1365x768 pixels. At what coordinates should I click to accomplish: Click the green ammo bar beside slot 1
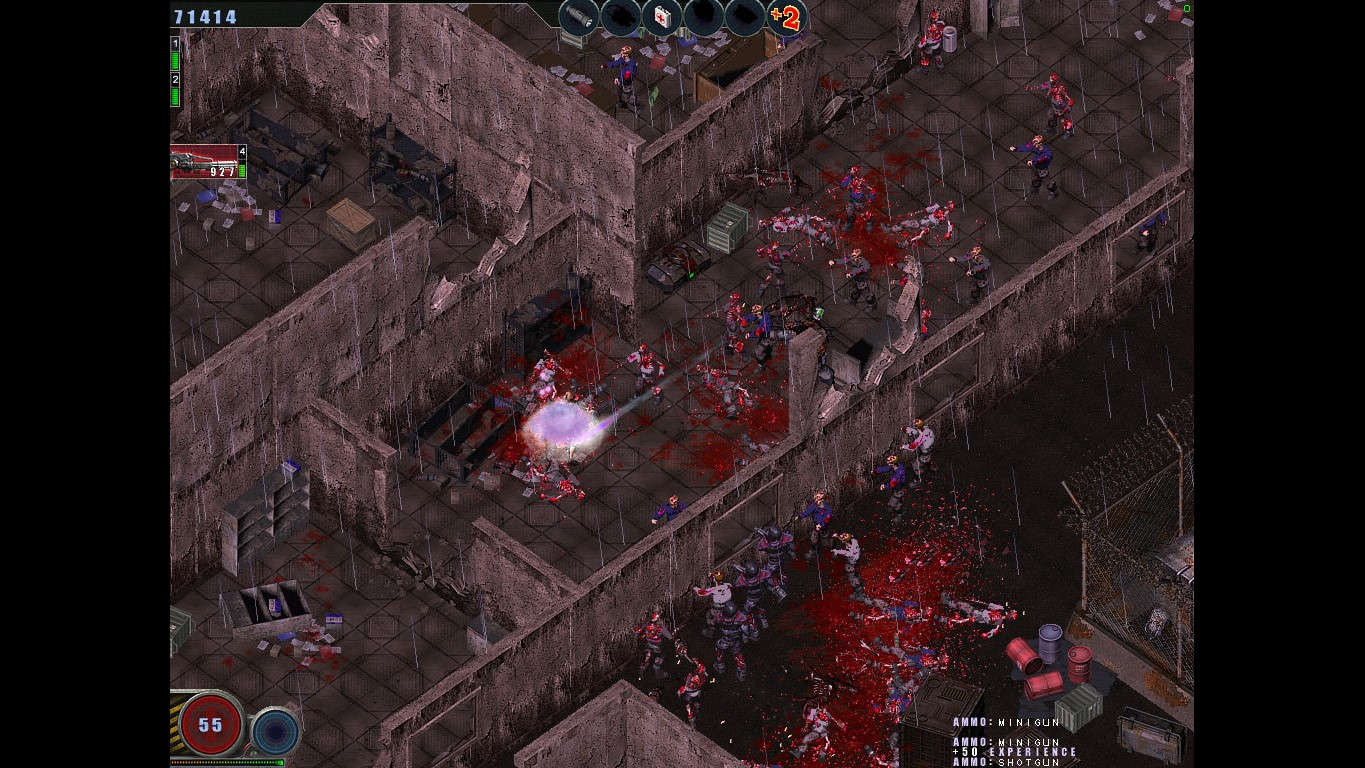click(175, 60)
